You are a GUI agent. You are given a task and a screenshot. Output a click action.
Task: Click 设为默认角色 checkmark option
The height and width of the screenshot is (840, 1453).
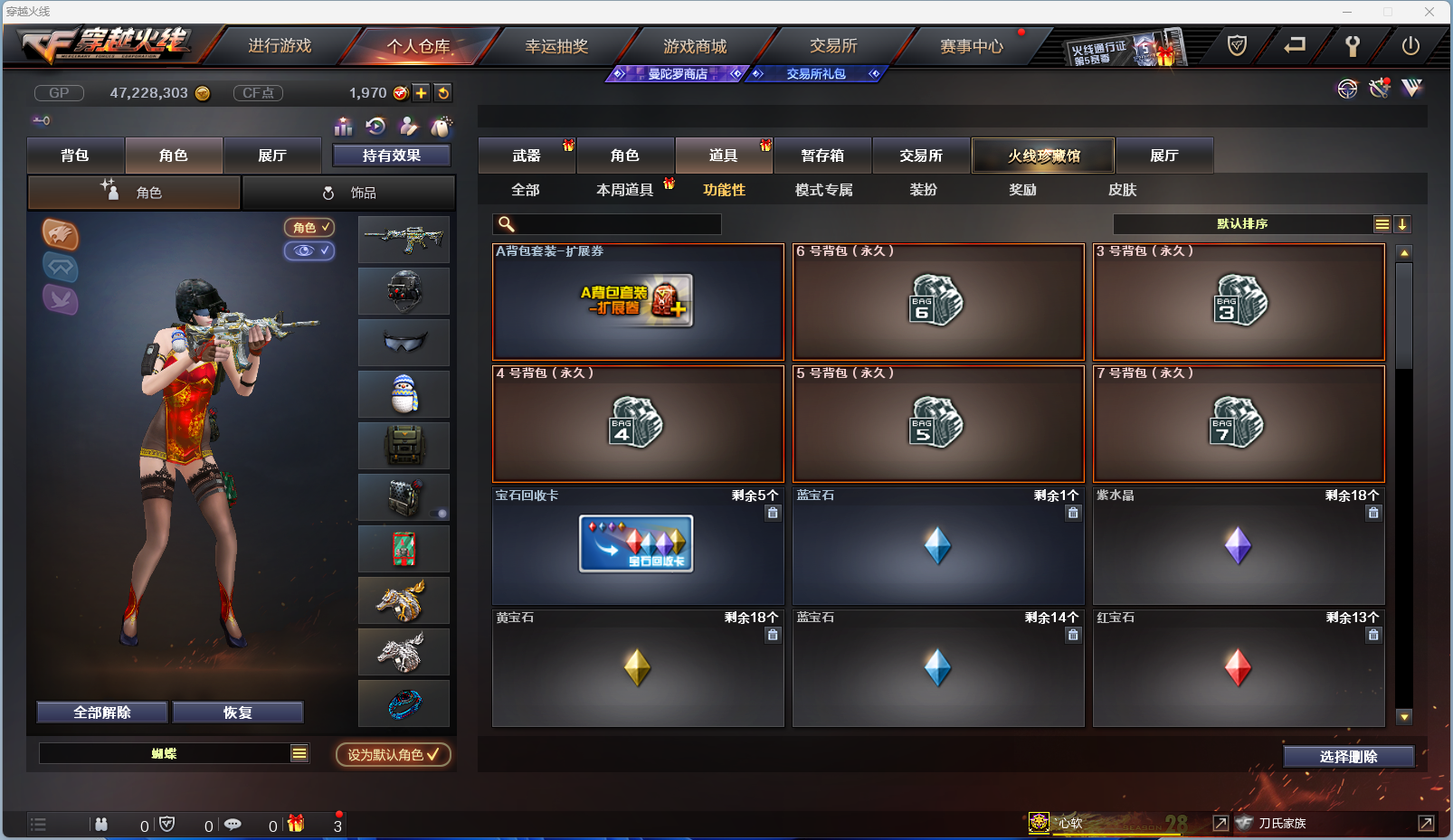pyautogui.click(x=392, y=755)
